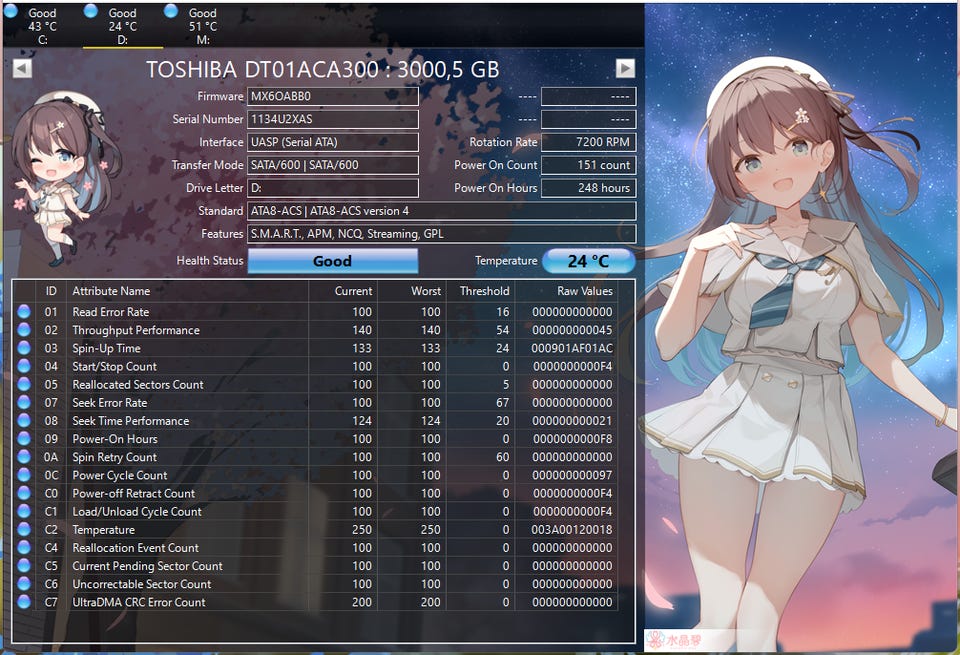
Task: Click the Attribute Name column header
Action: pos(187,291)
